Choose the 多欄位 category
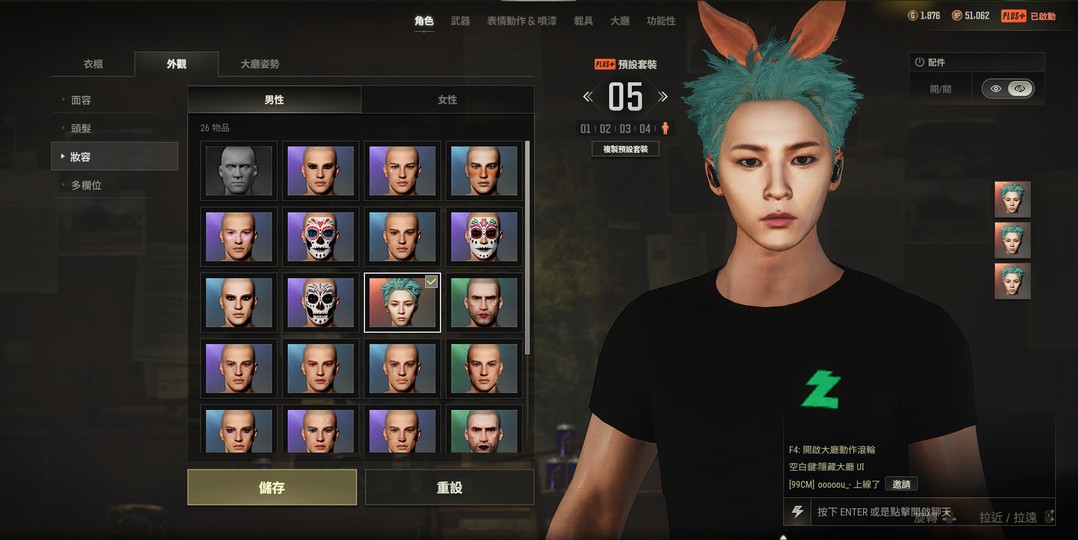Image resolution: width=1078 pixels, height=540 pixels. [86, 185]
